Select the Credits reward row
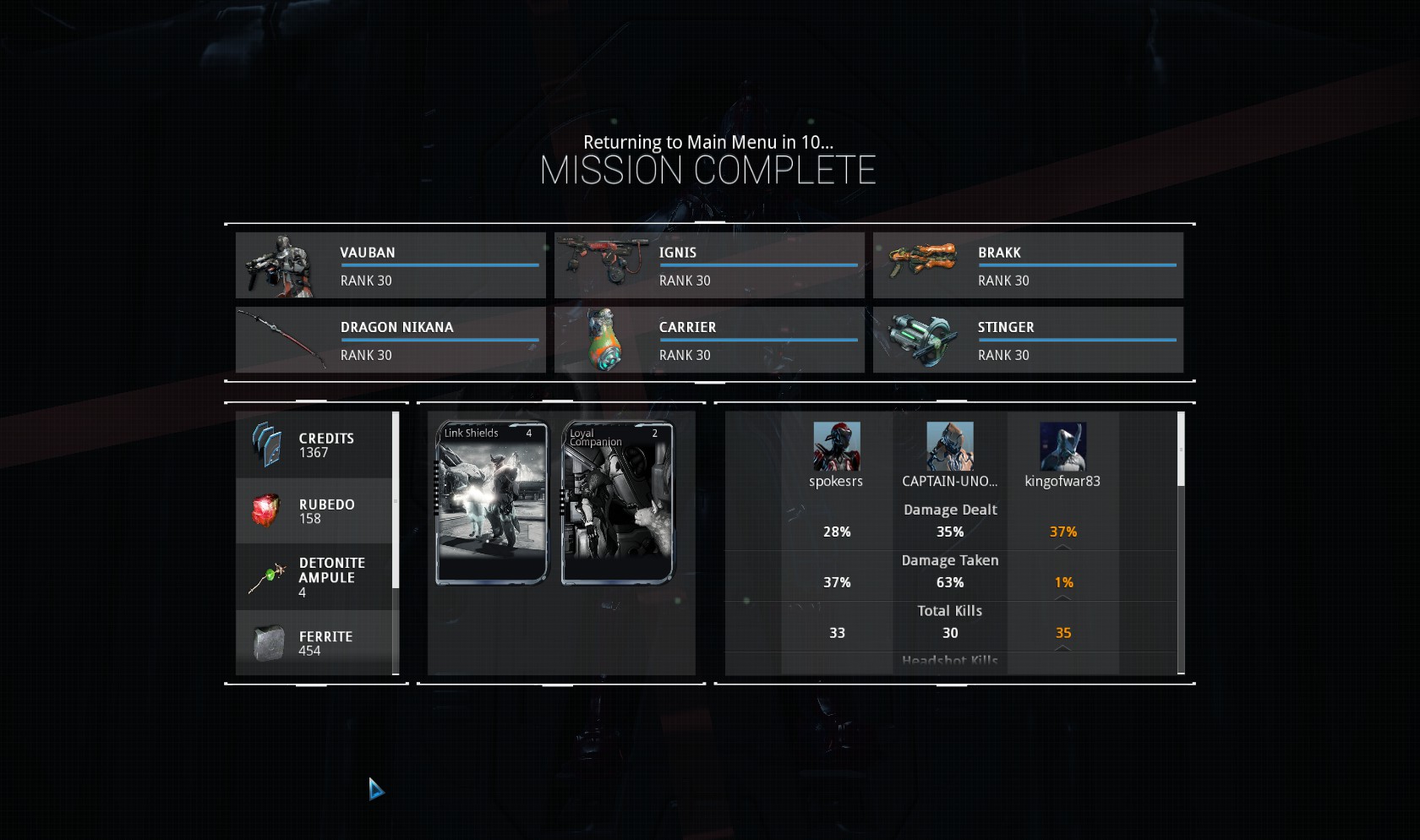 [x=314, y=445]
